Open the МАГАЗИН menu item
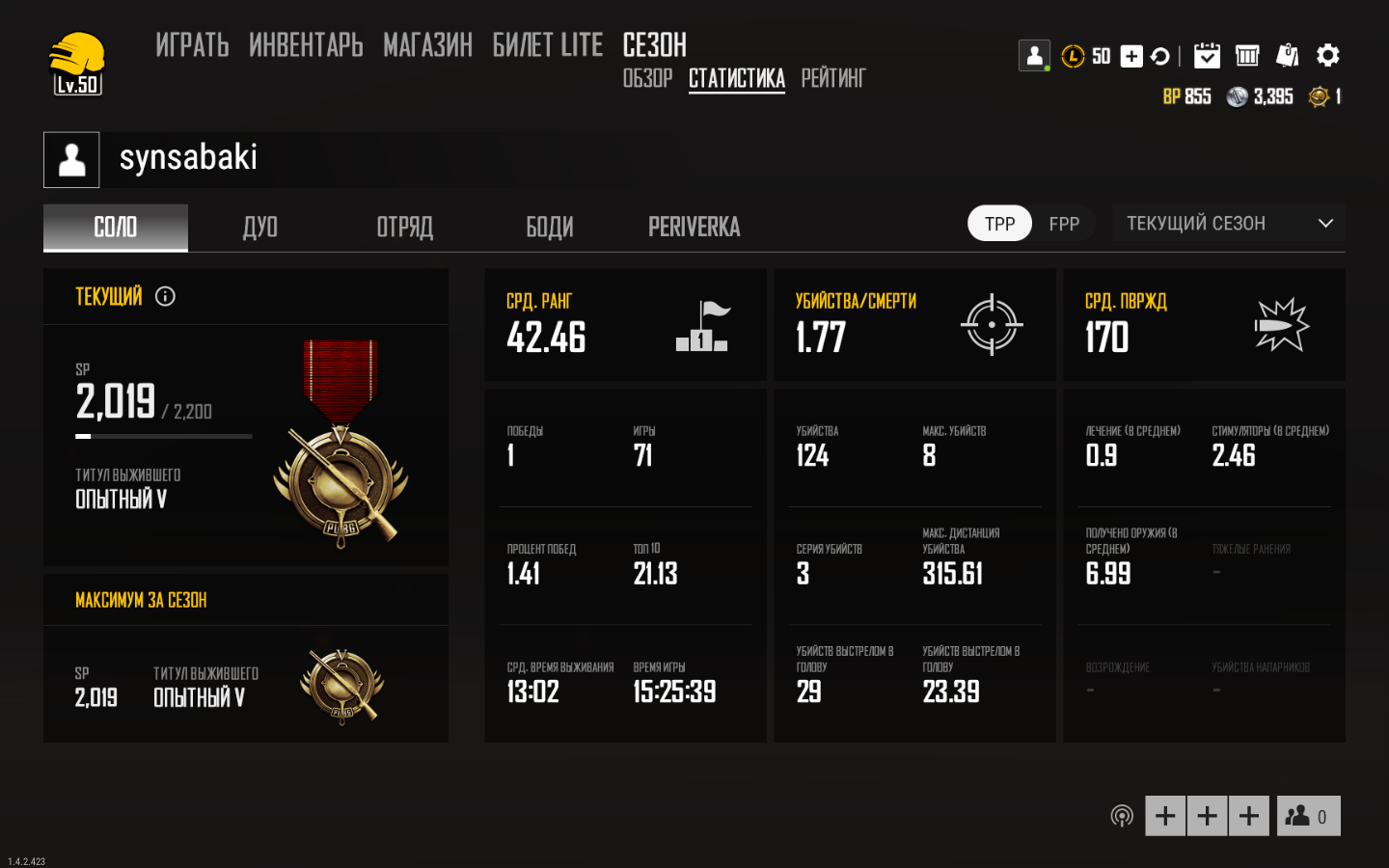 click(x=427, y=45)
